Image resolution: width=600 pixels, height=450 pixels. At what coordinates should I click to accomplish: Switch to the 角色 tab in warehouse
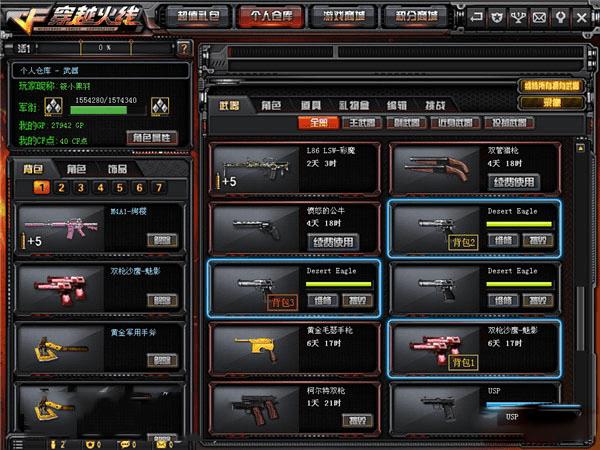pos(271,105)
